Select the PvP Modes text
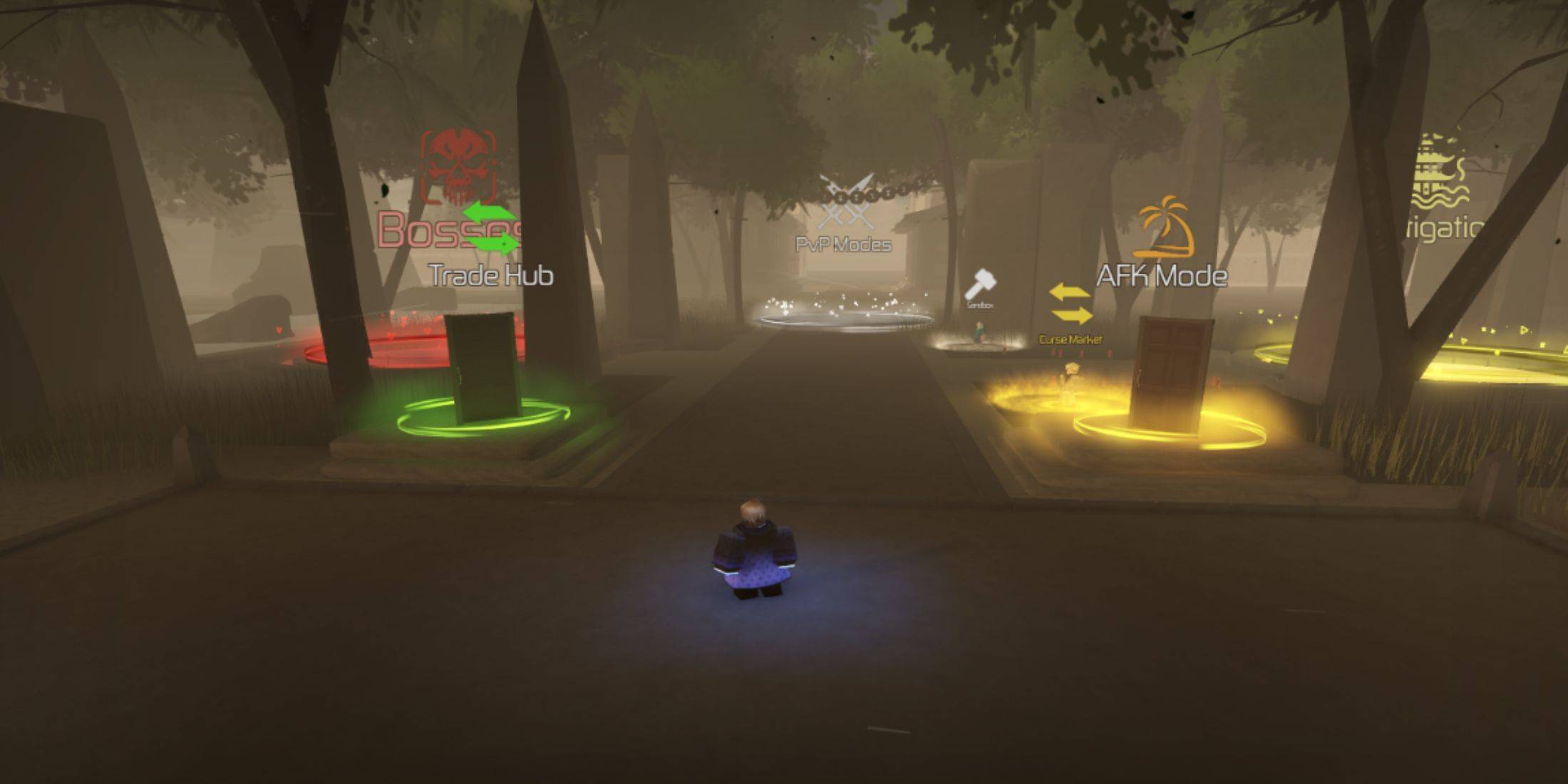This screenshot has width=1568, height=784. click(843, 244)
